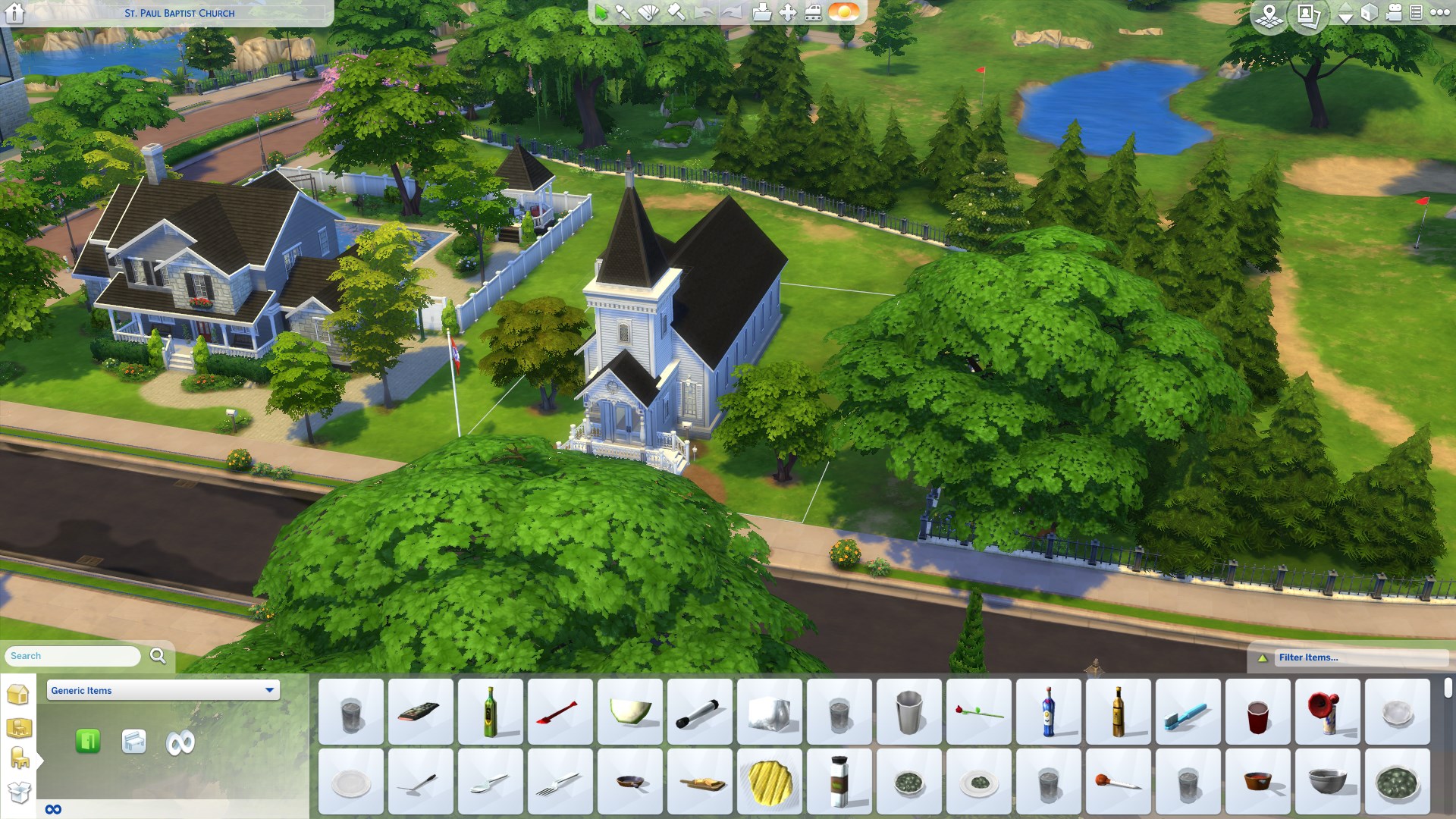1456x819 pixels.
Task: Click the catalog Search field
Action: [73, 656]
